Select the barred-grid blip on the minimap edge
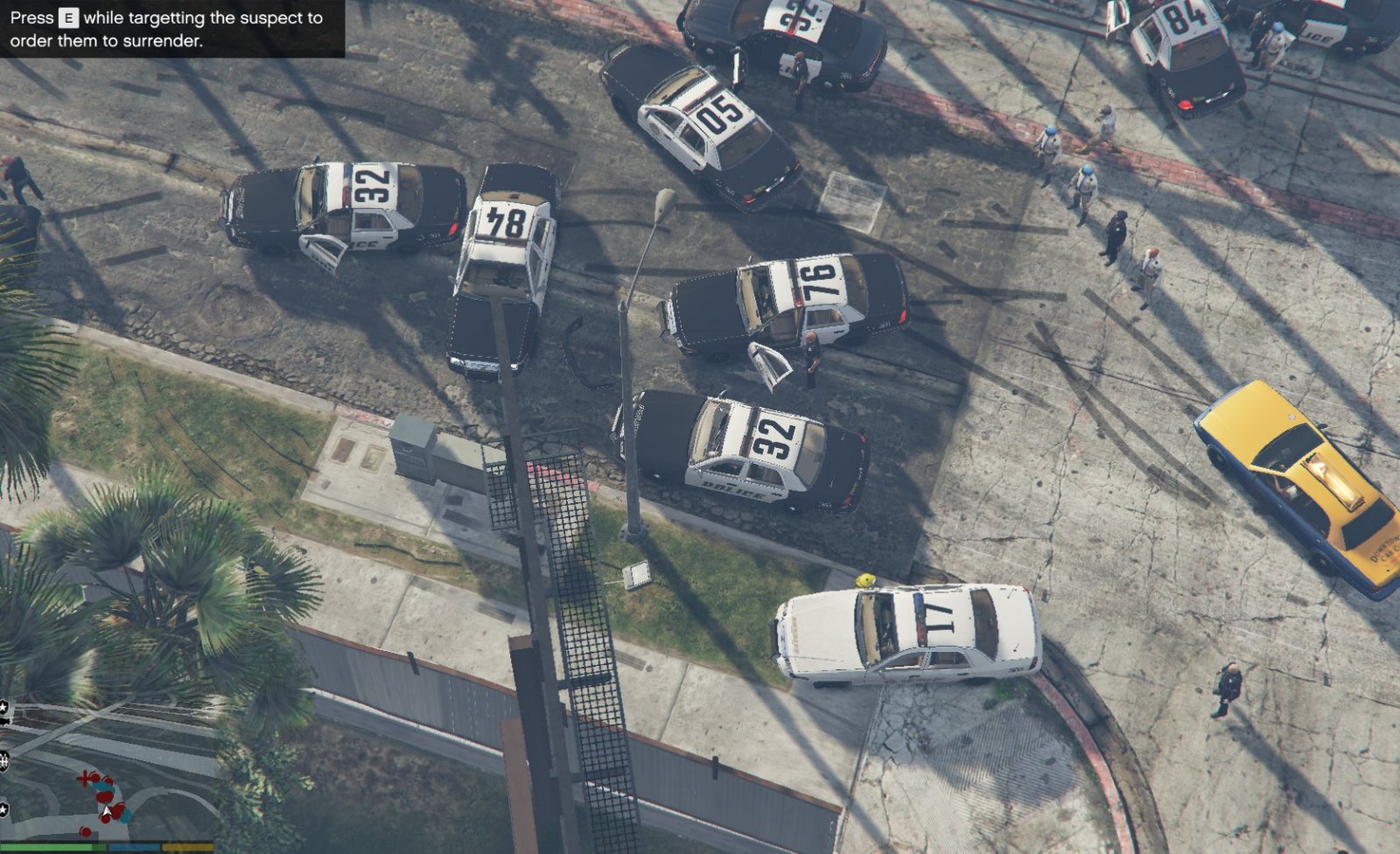This screenshot has width=1400, height=854. [4, 761]
